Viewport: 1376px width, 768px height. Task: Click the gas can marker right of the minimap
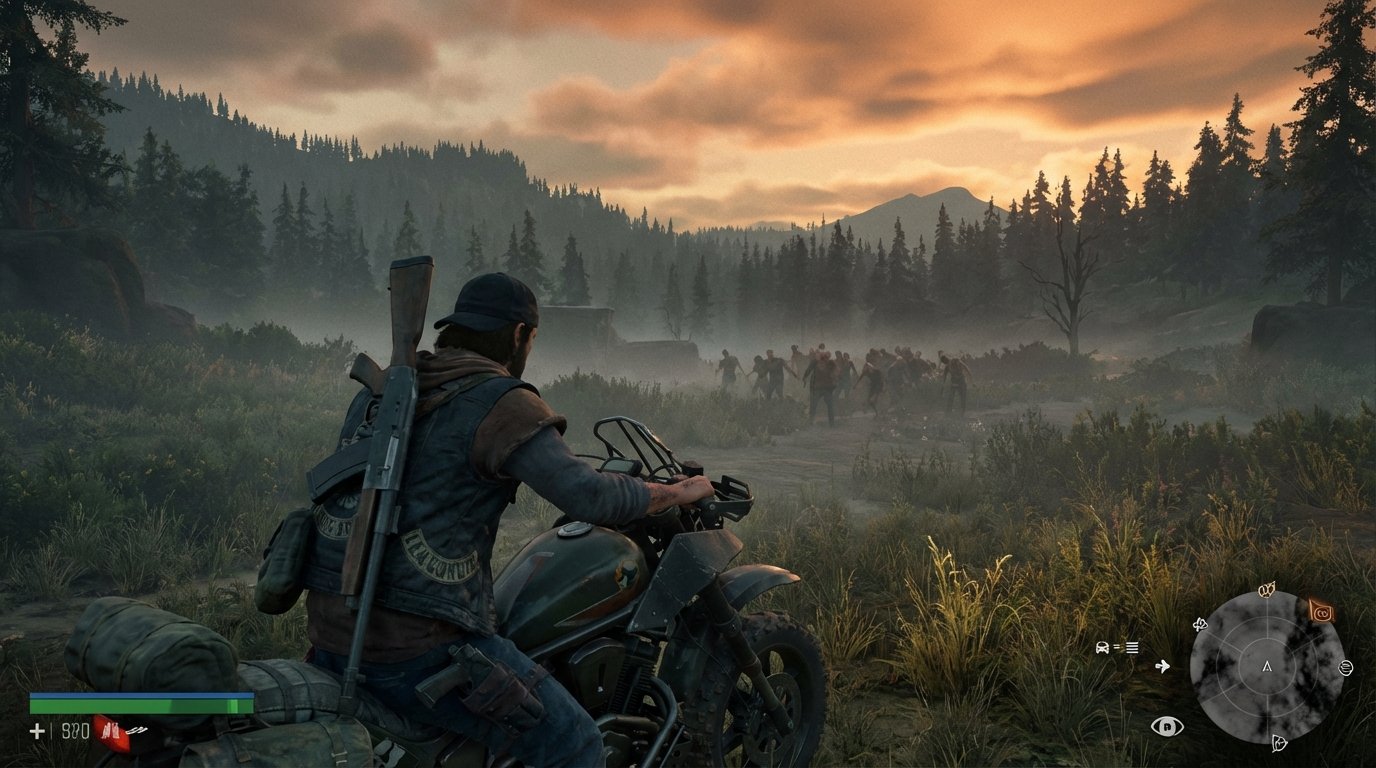pos(1345,668)
